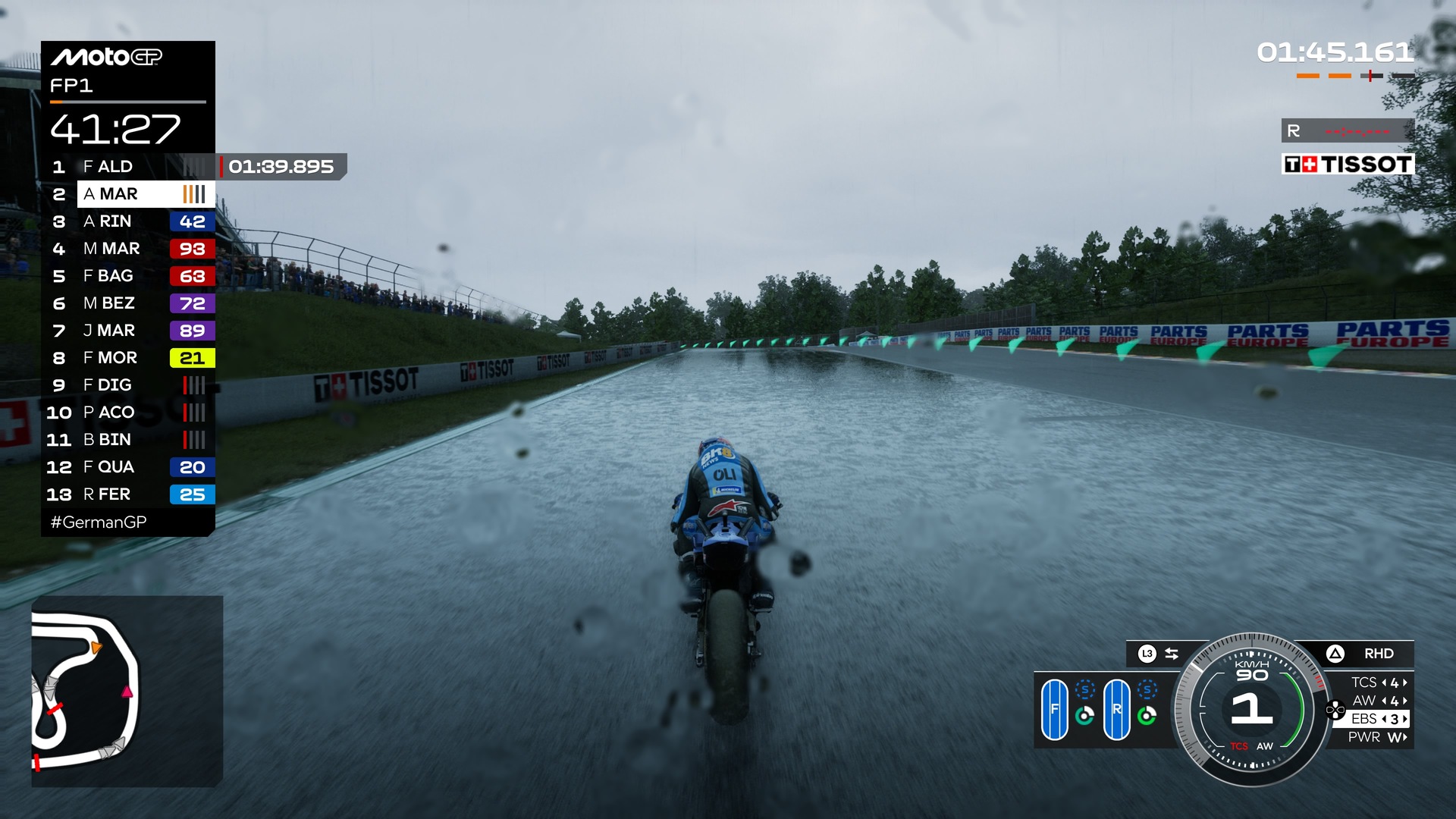This screenshot has width=1456, height=819.
Task: Click the front brake temperature ring icon
Action: click(1084, 716)
